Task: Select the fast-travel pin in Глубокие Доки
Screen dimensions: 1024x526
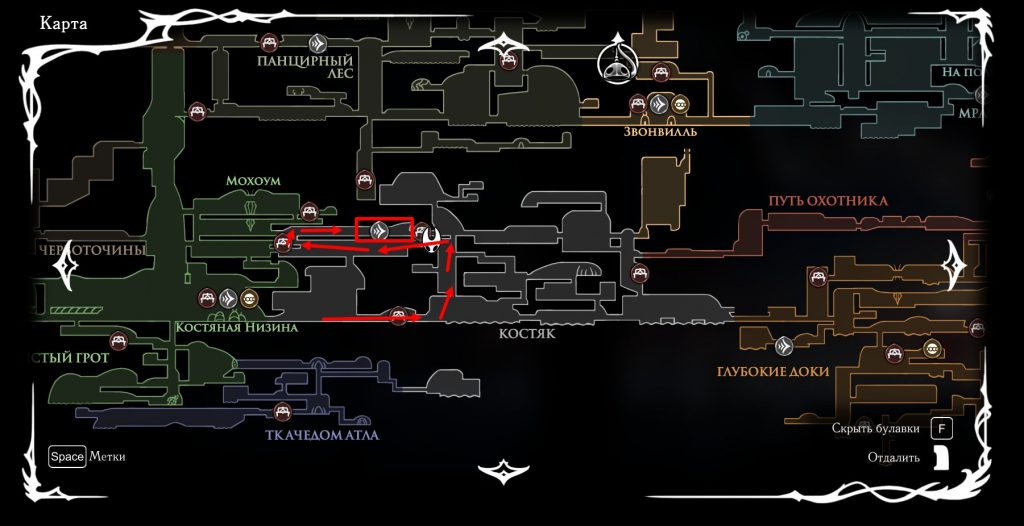Action: point(785,346)
